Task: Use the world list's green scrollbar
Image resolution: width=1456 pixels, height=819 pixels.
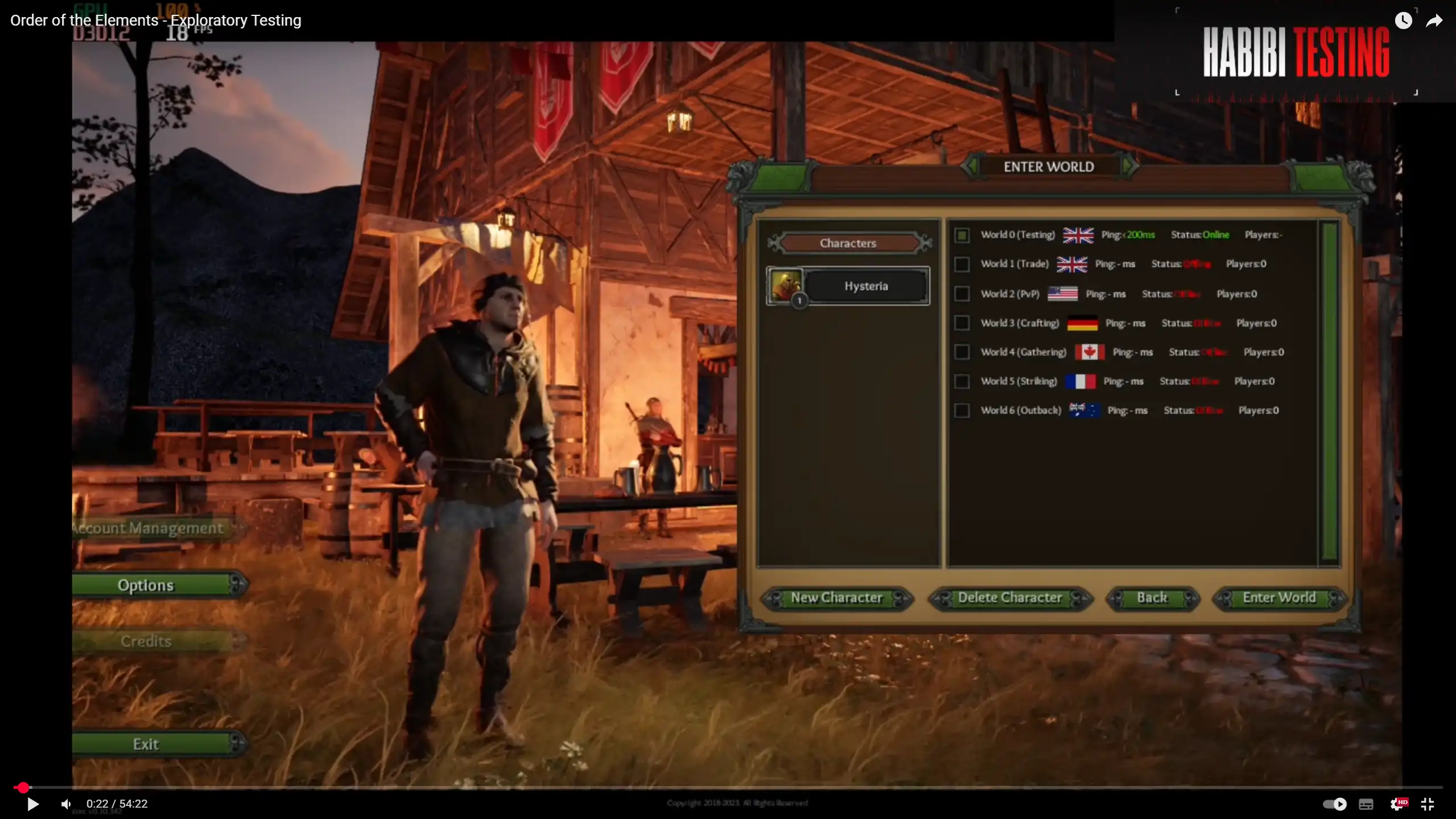Action: [x=1330, y=392]
